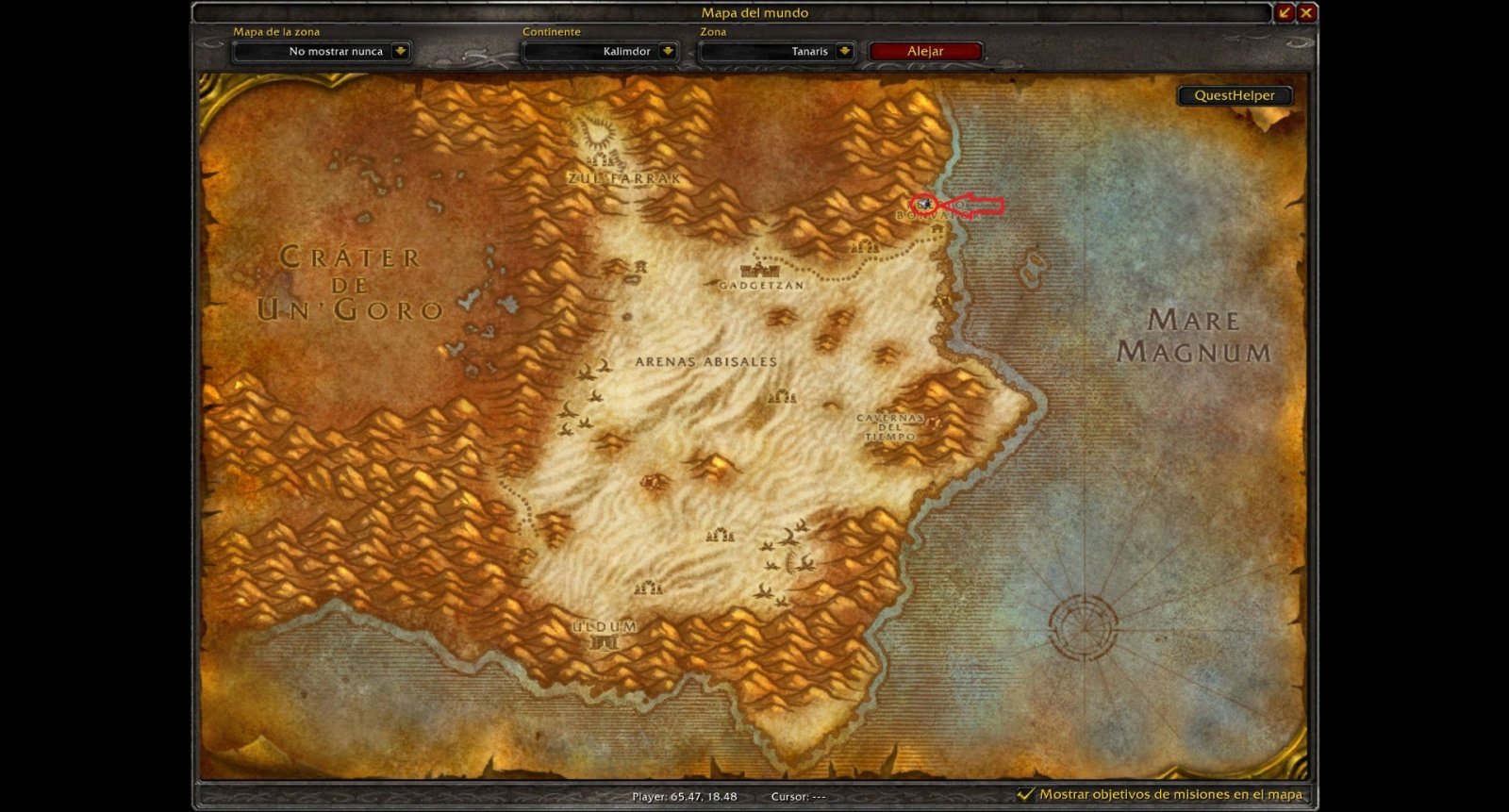This screenshot has height=812, width=1509.
Task: Open the Tanaris zone dropdown
Action: [x=844, y=52]
